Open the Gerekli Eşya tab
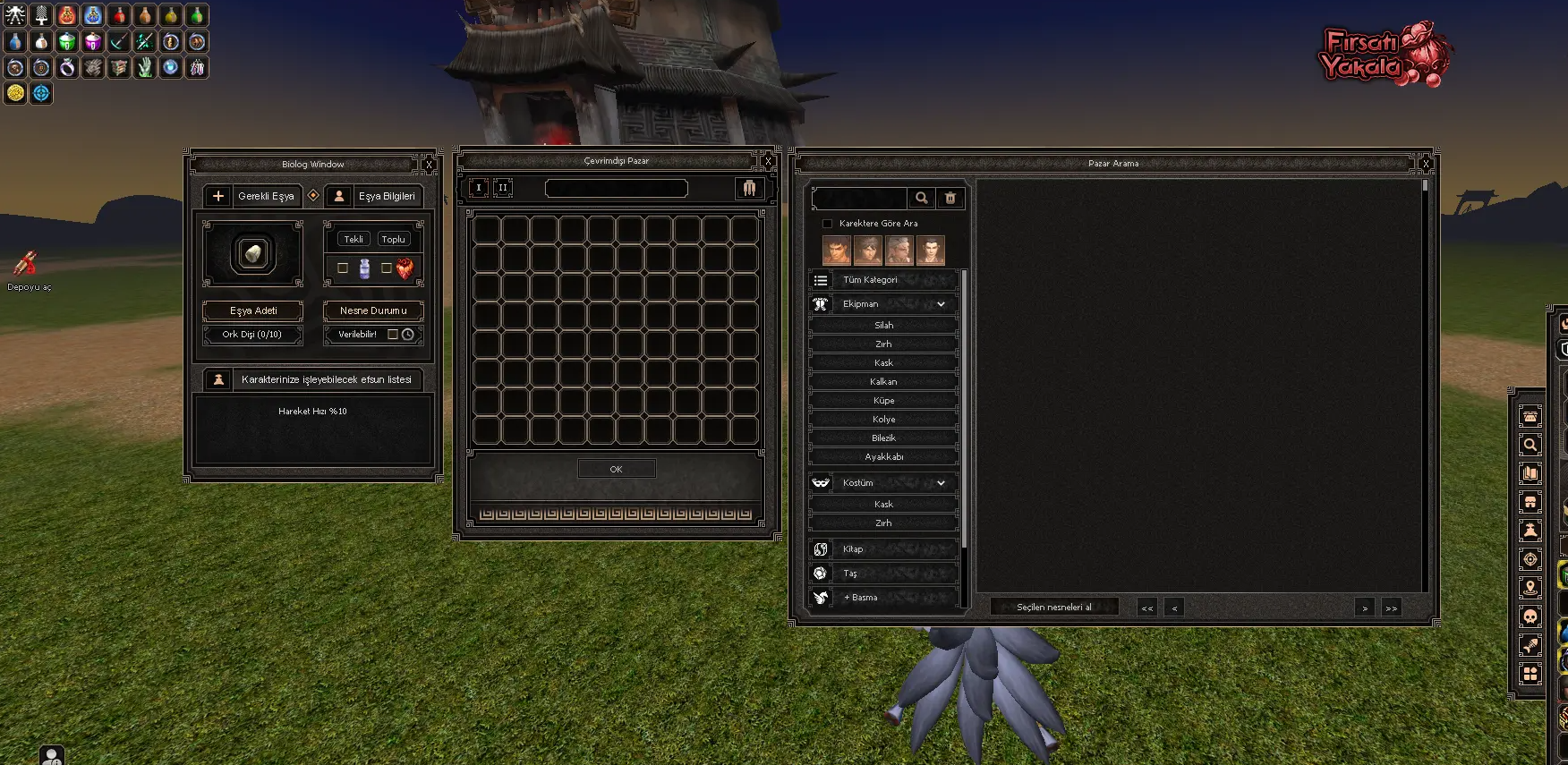The height and width of the screenshot is (765, 1568). (x=252, y=196)
